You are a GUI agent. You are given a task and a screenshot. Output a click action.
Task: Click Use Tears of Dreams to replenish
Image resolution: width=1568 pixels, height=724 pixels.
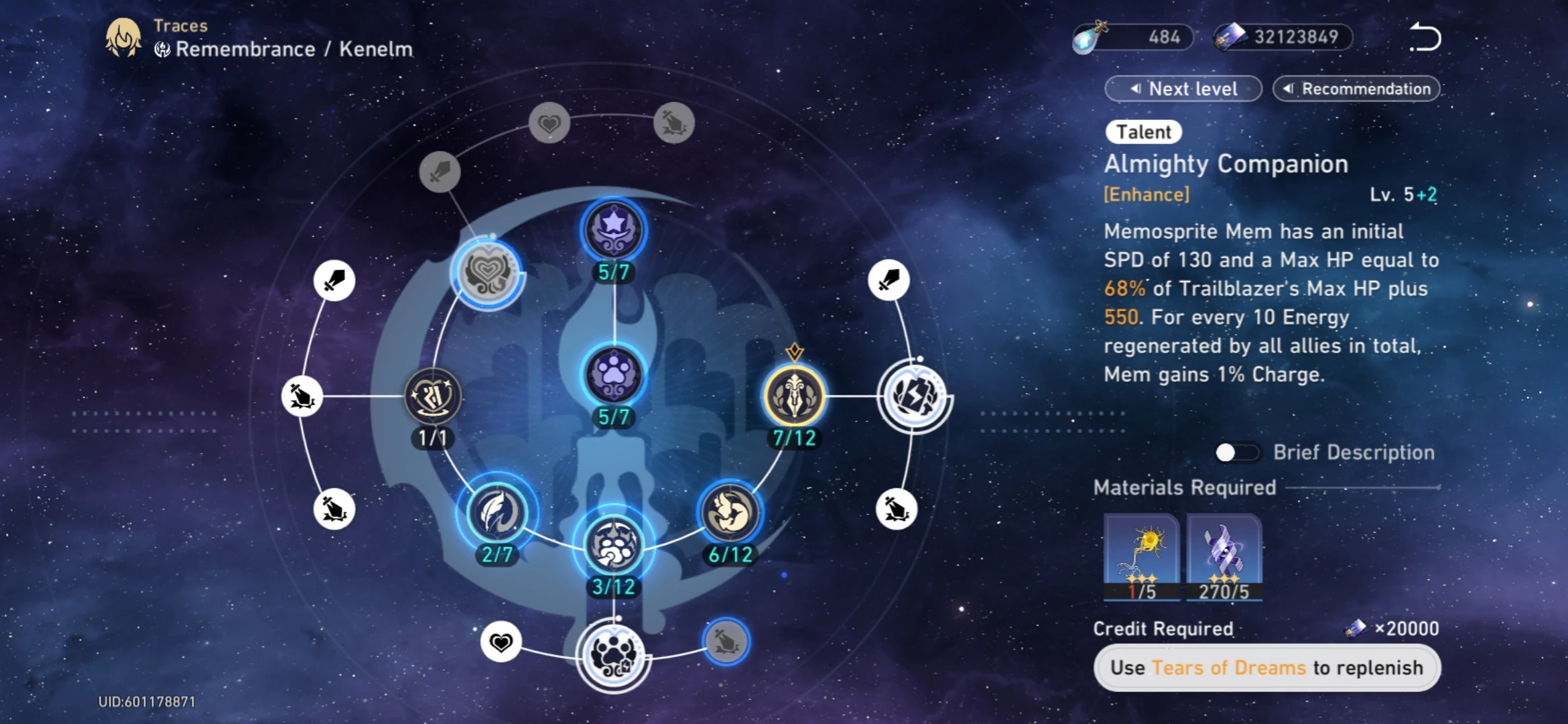point(1266,668)
